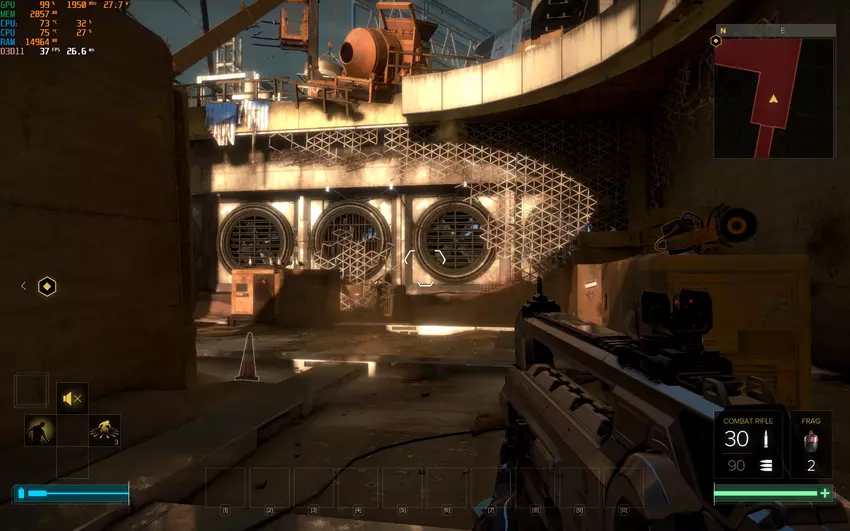
Task: Activate the crouching figure augmentation icon
Action: coord(40,430)
